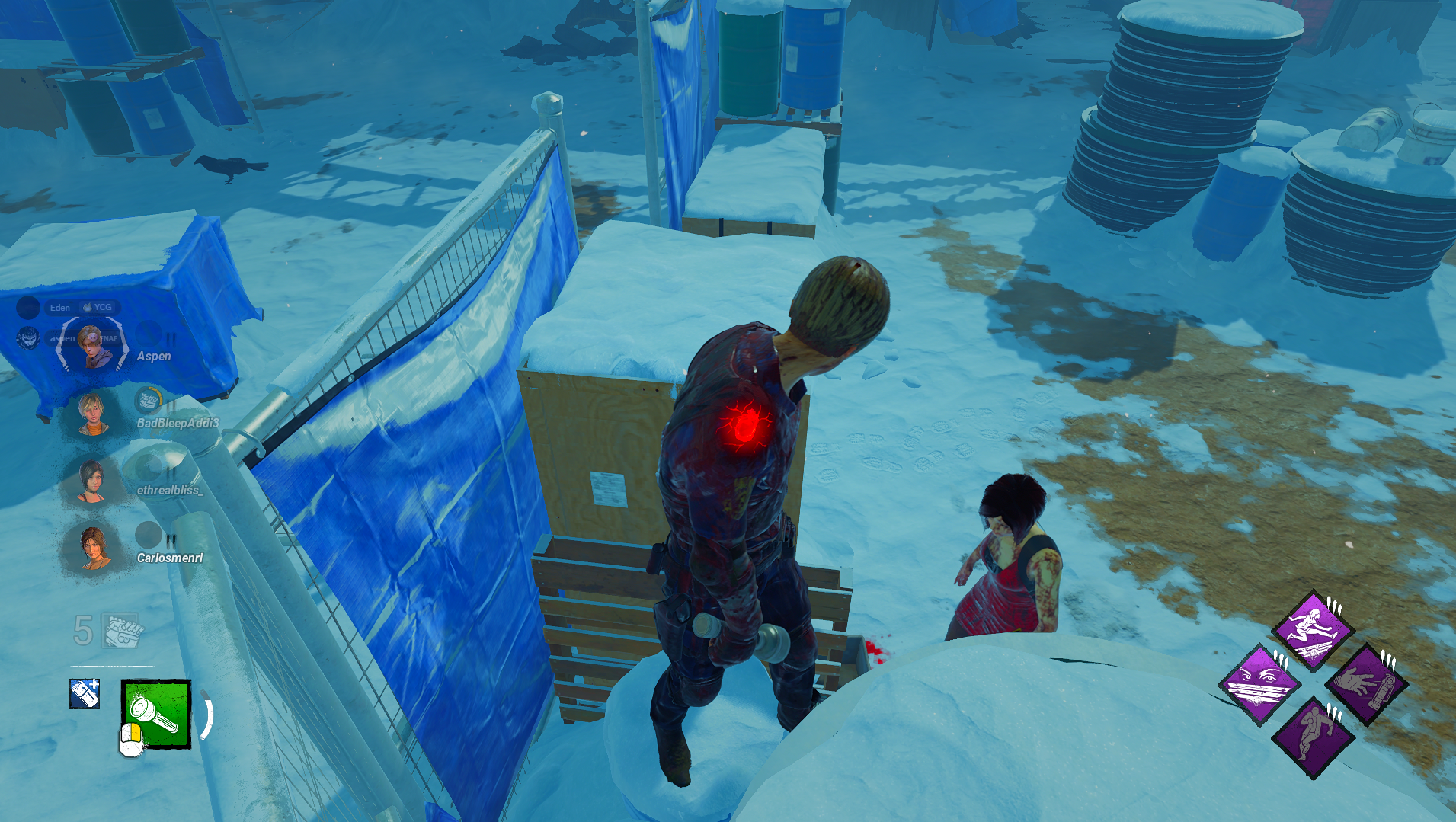Viewport: 1456px width, 822px height.
Task: Select the green flashlight item slot
Action: (156, 714)
